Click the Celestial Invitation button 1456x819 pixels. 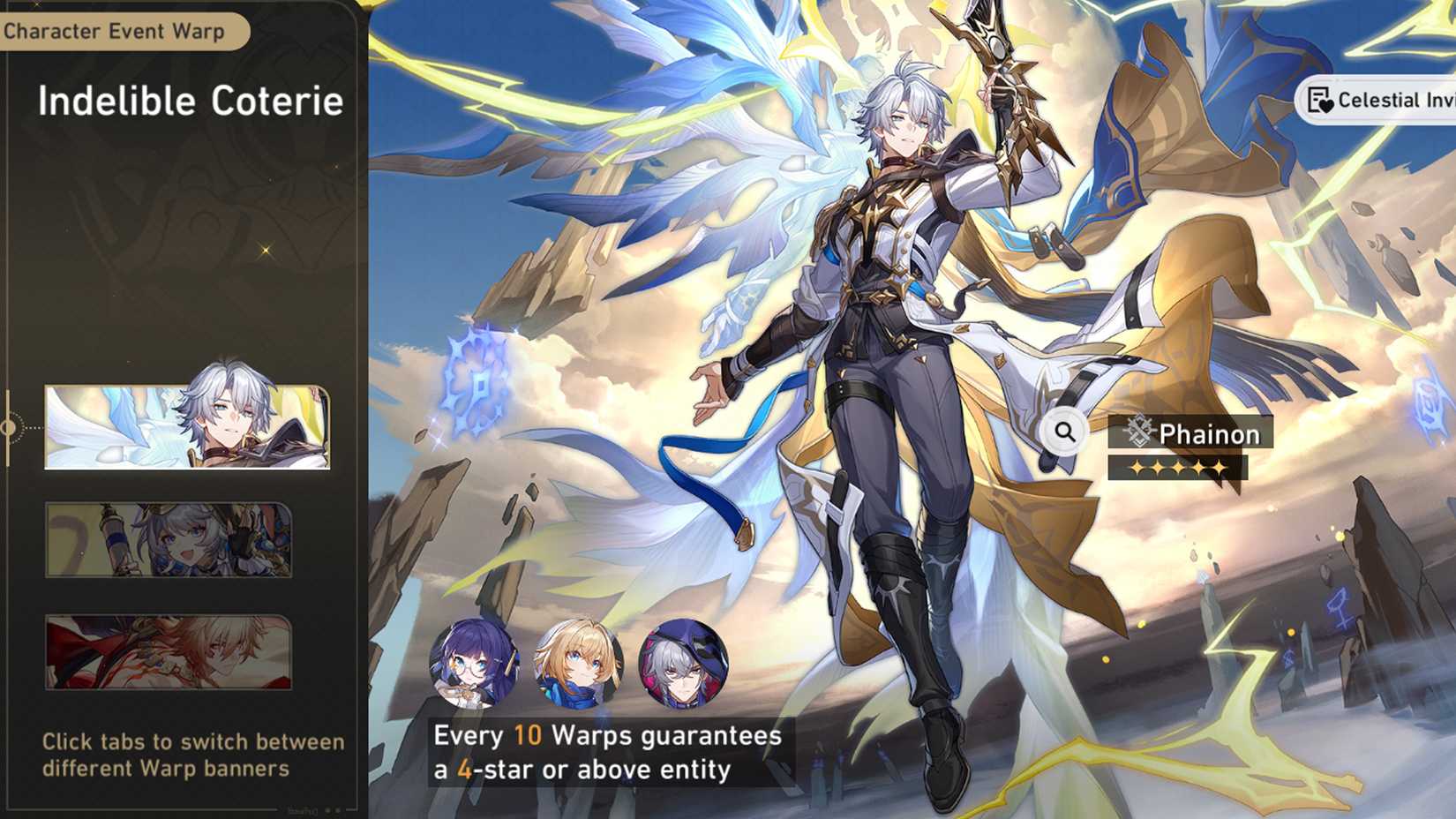pyautogui.click(x=1377, y=100)
